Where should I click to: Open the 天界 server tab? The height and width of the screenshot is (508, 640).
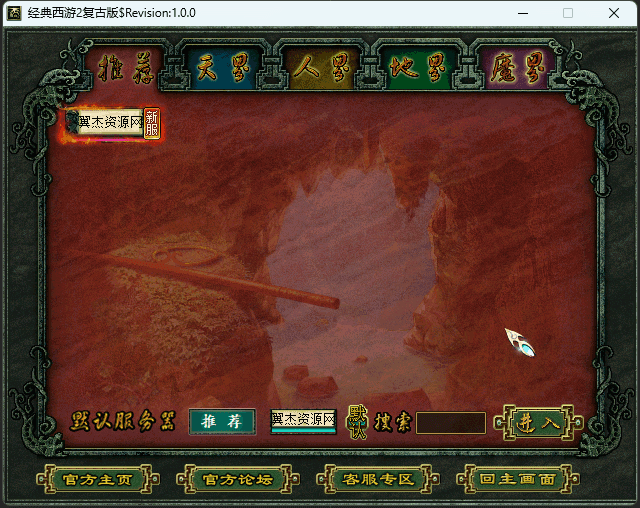(x=221, y=68)
